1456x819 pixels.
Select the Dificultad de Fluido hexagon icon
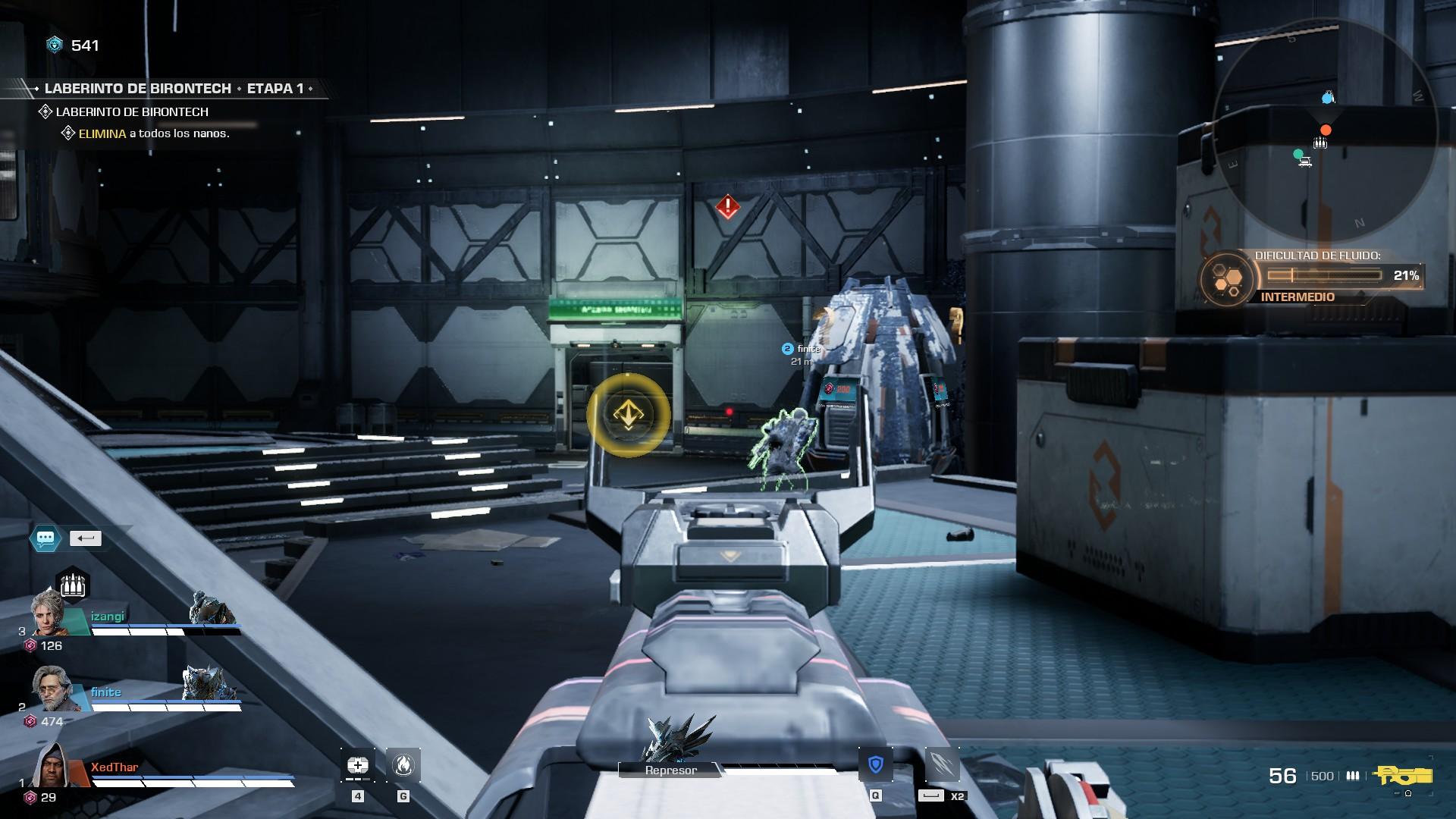[x=1225, y=280]
